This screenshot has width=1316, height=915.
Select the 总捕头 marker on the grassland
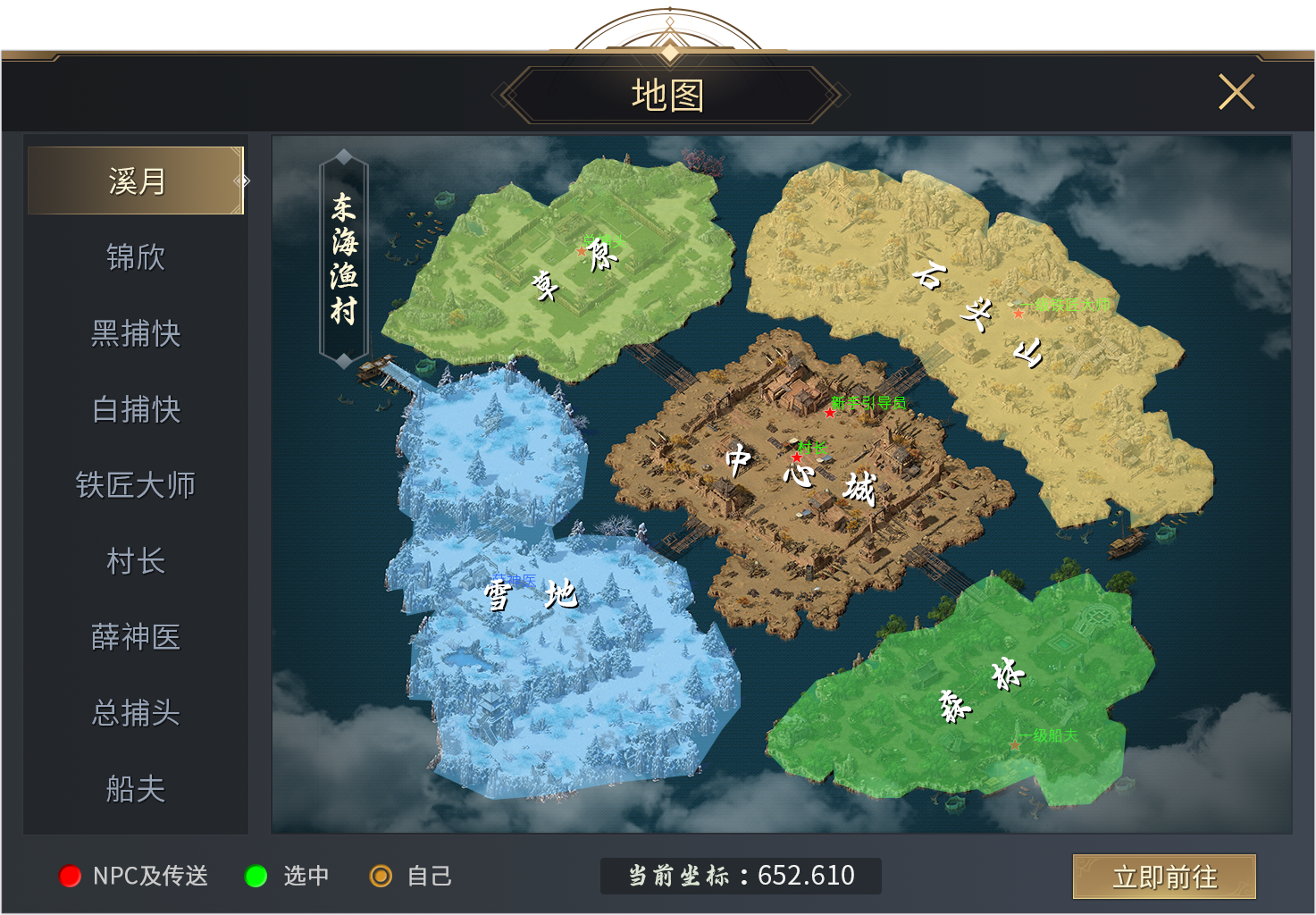[x=583, y=251]
